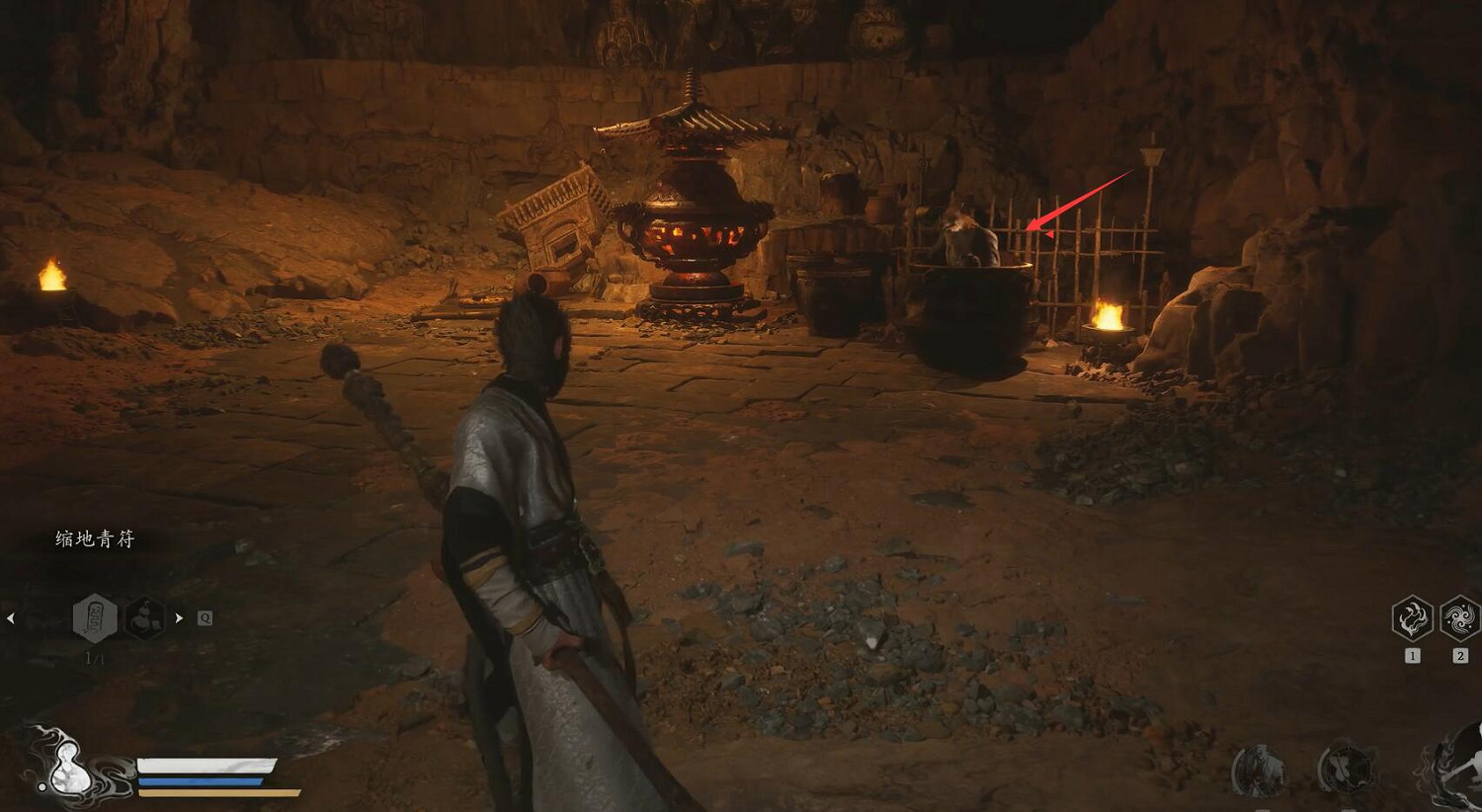Select the talisman item slot
Screen dimensions: 1482x812
click(95, 618)
